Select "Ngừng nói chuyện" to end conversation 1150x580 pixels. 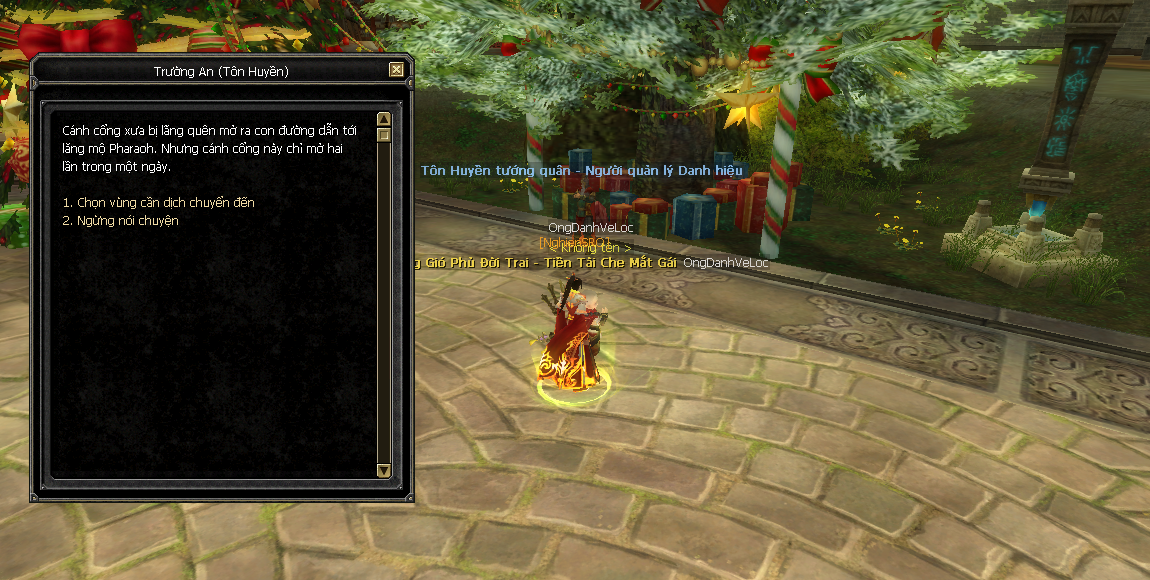(x=120, y=221)
